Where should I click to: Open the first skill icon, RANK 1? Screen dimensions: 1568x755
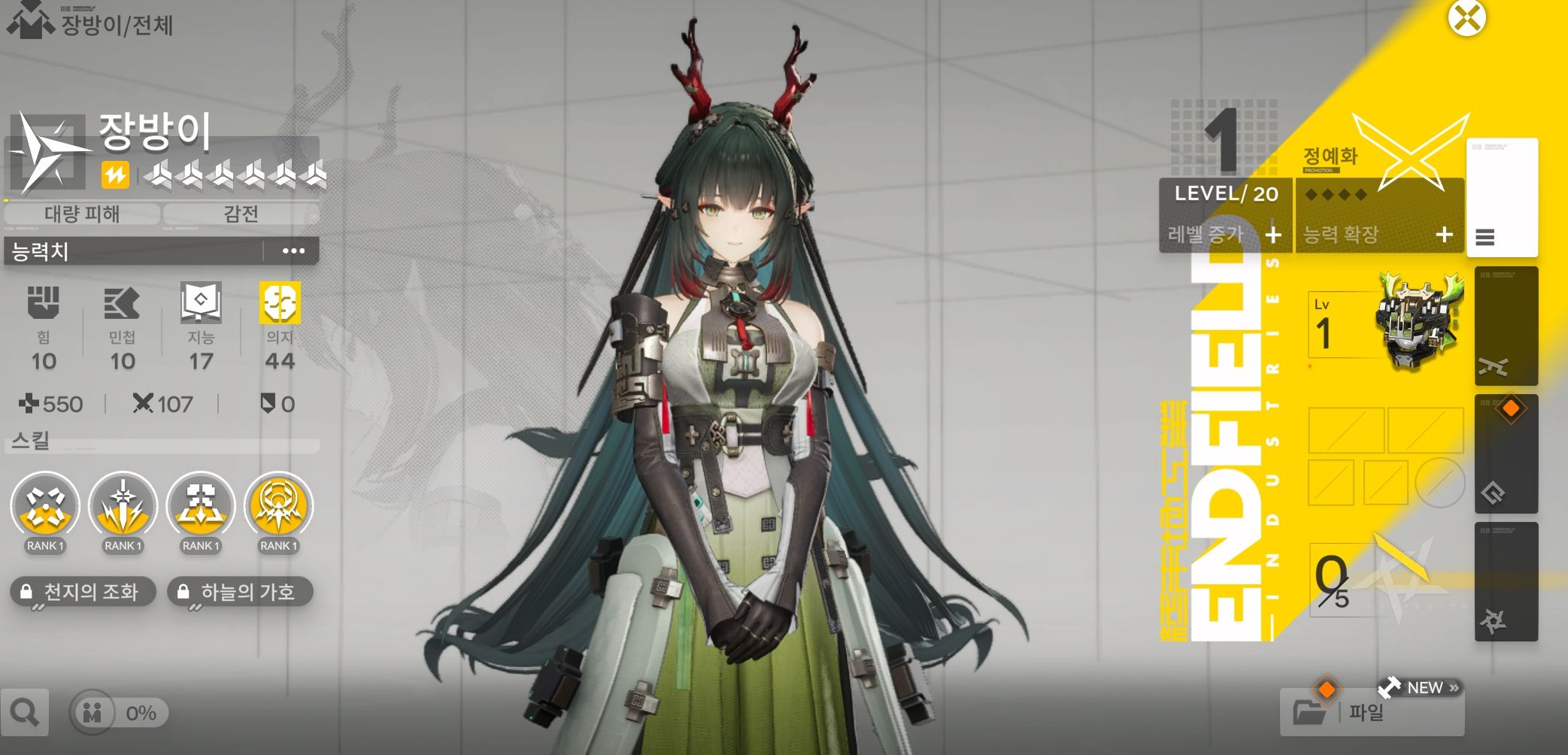pyautogui.click(x=45, y=506)
